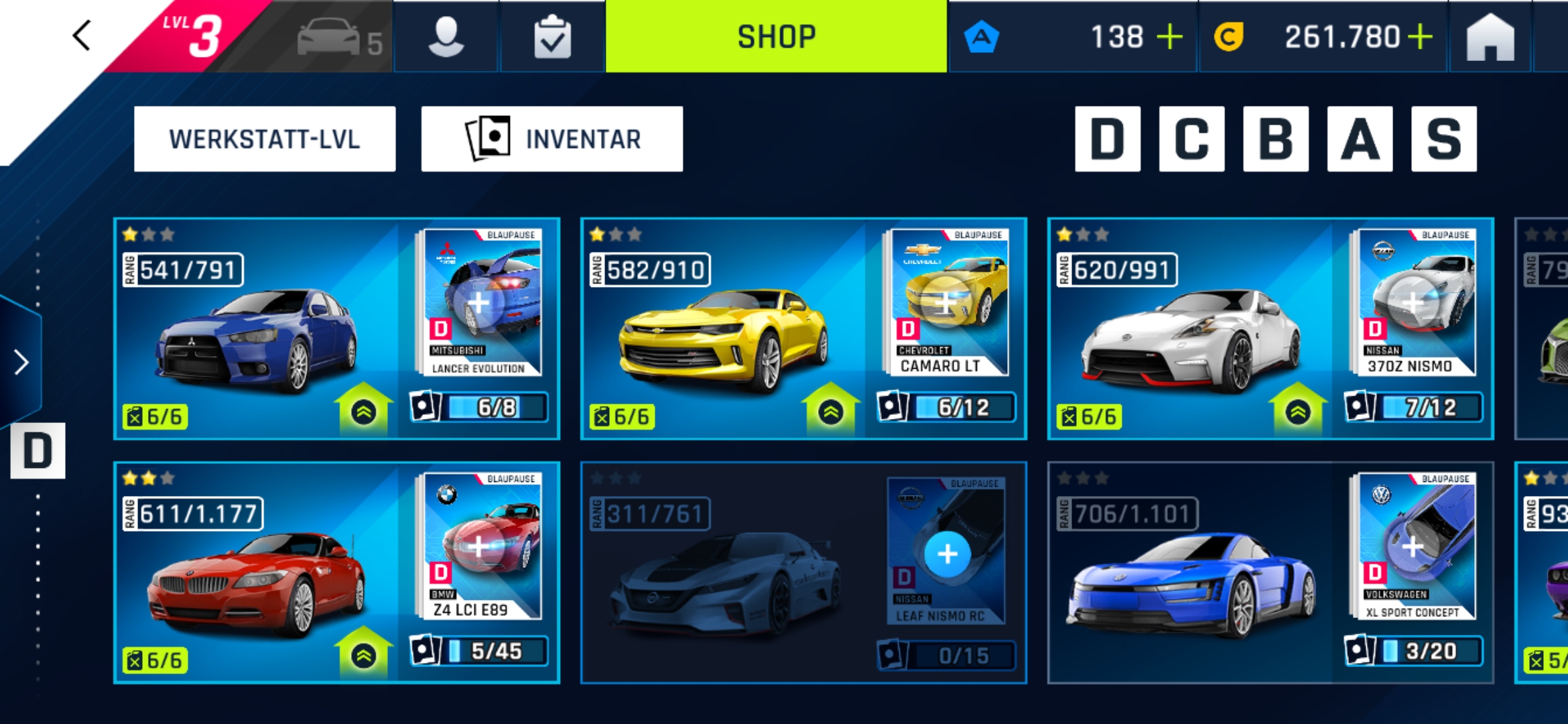
Task: Return to the home screen
Action: pos(1490,38)
